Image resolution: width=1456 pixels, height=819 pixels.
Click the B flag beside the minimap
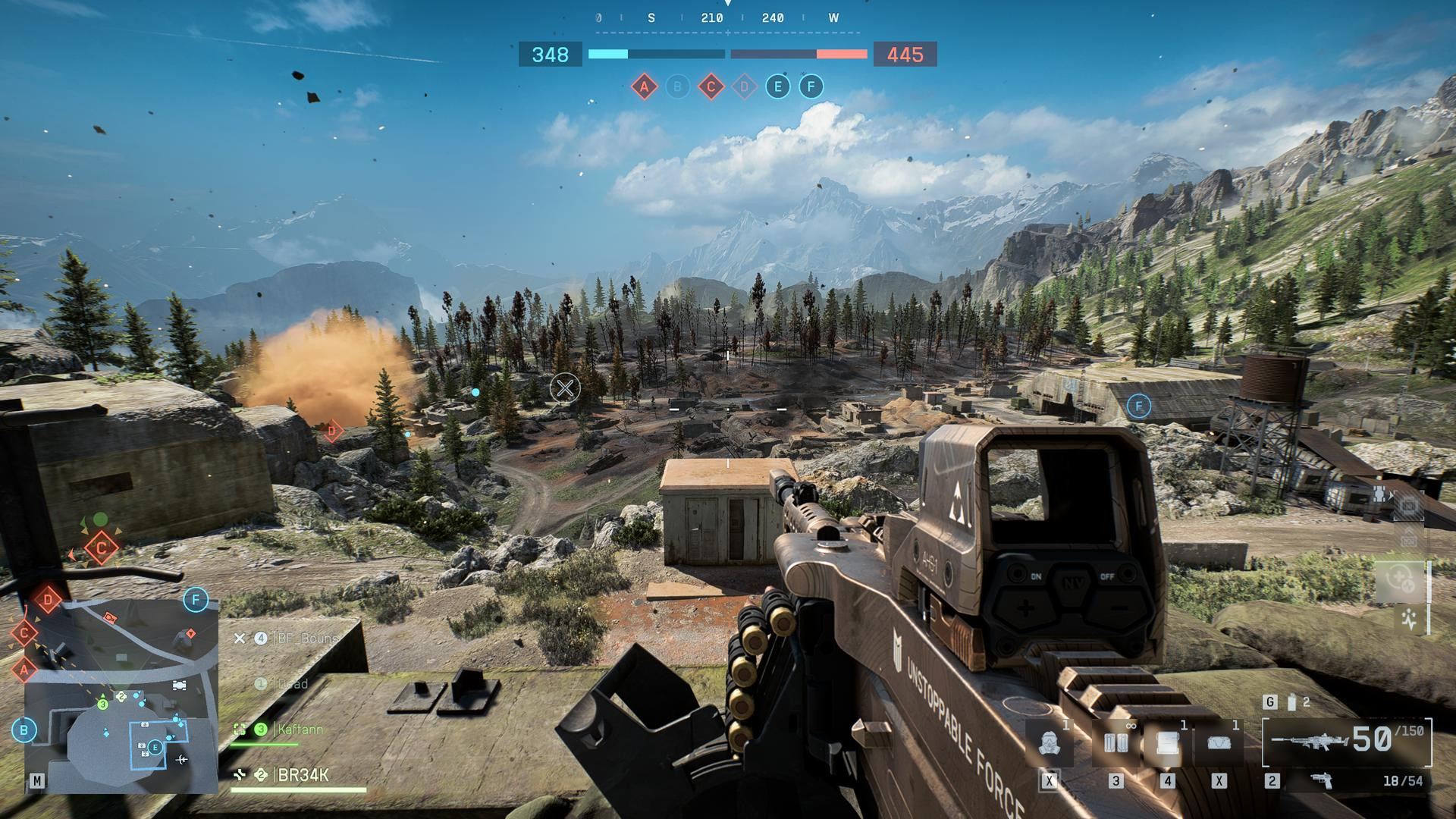pyautogui.click(x=24, y=730)
